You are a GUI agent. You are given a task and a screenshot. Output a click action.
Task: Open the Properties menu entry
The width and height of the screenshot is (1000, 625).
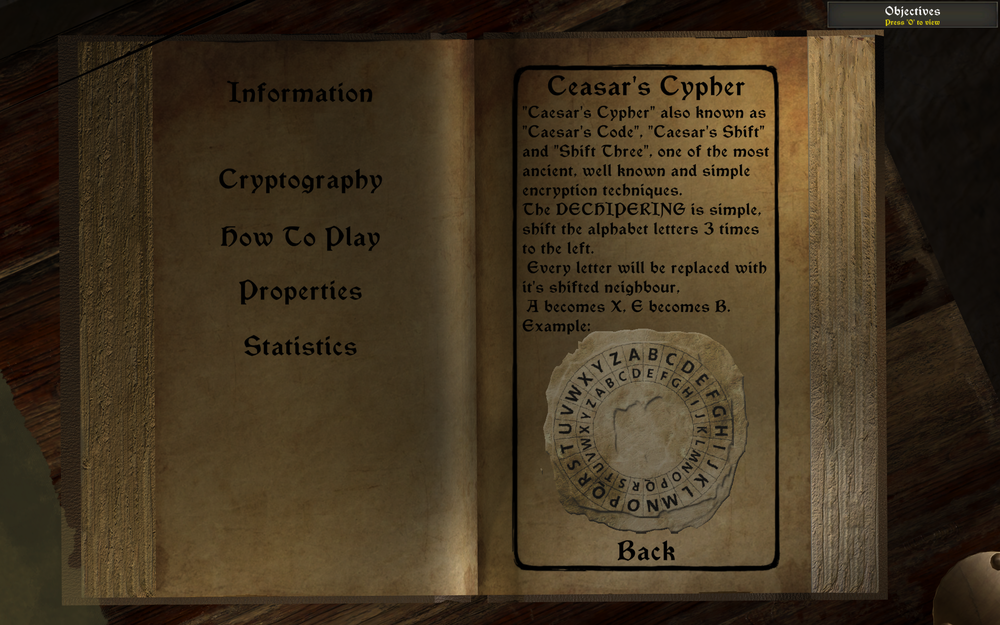tap(300, 292)
